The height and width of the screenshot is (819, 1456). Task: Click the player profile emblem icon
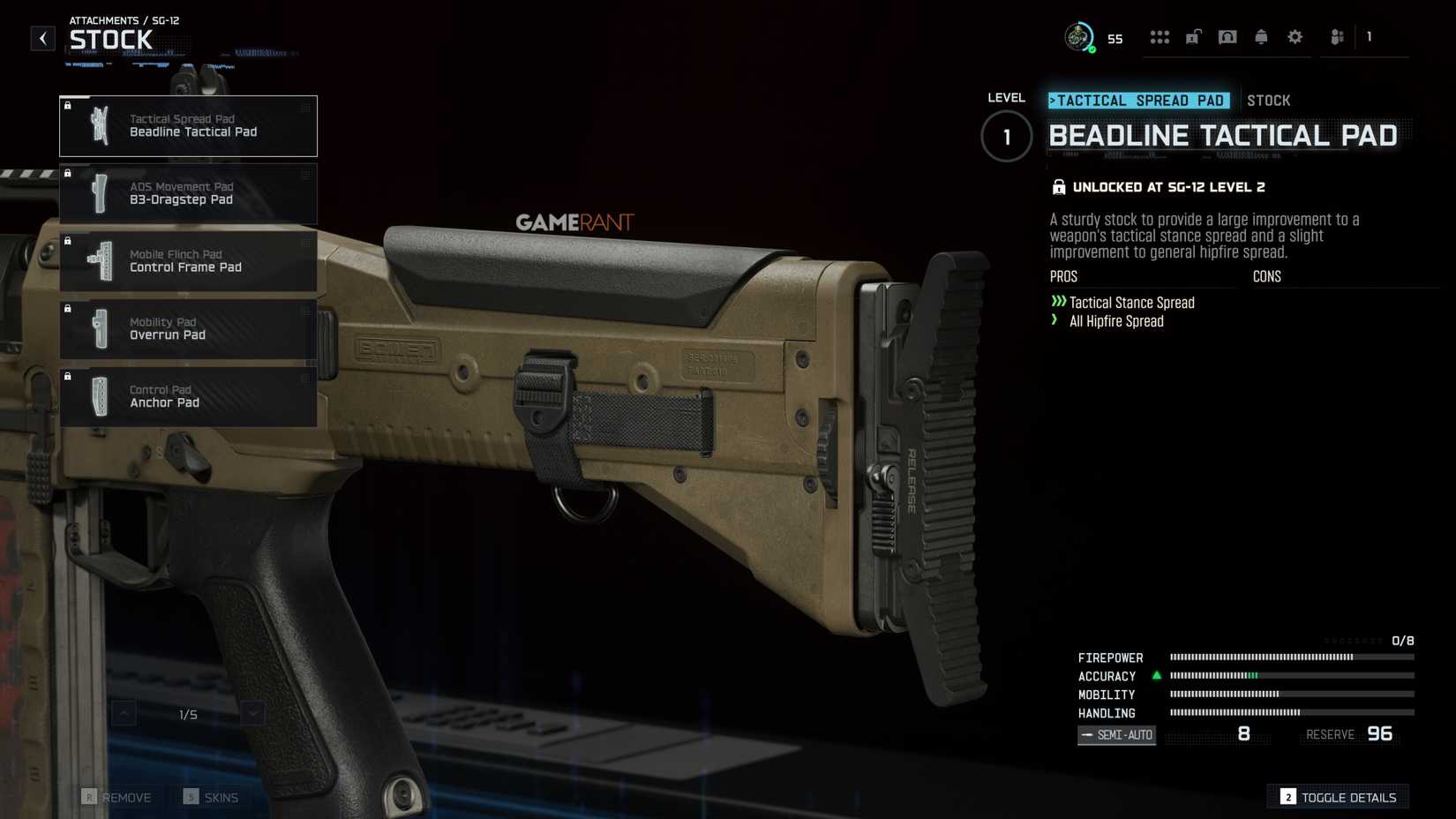pos(1078,37)
